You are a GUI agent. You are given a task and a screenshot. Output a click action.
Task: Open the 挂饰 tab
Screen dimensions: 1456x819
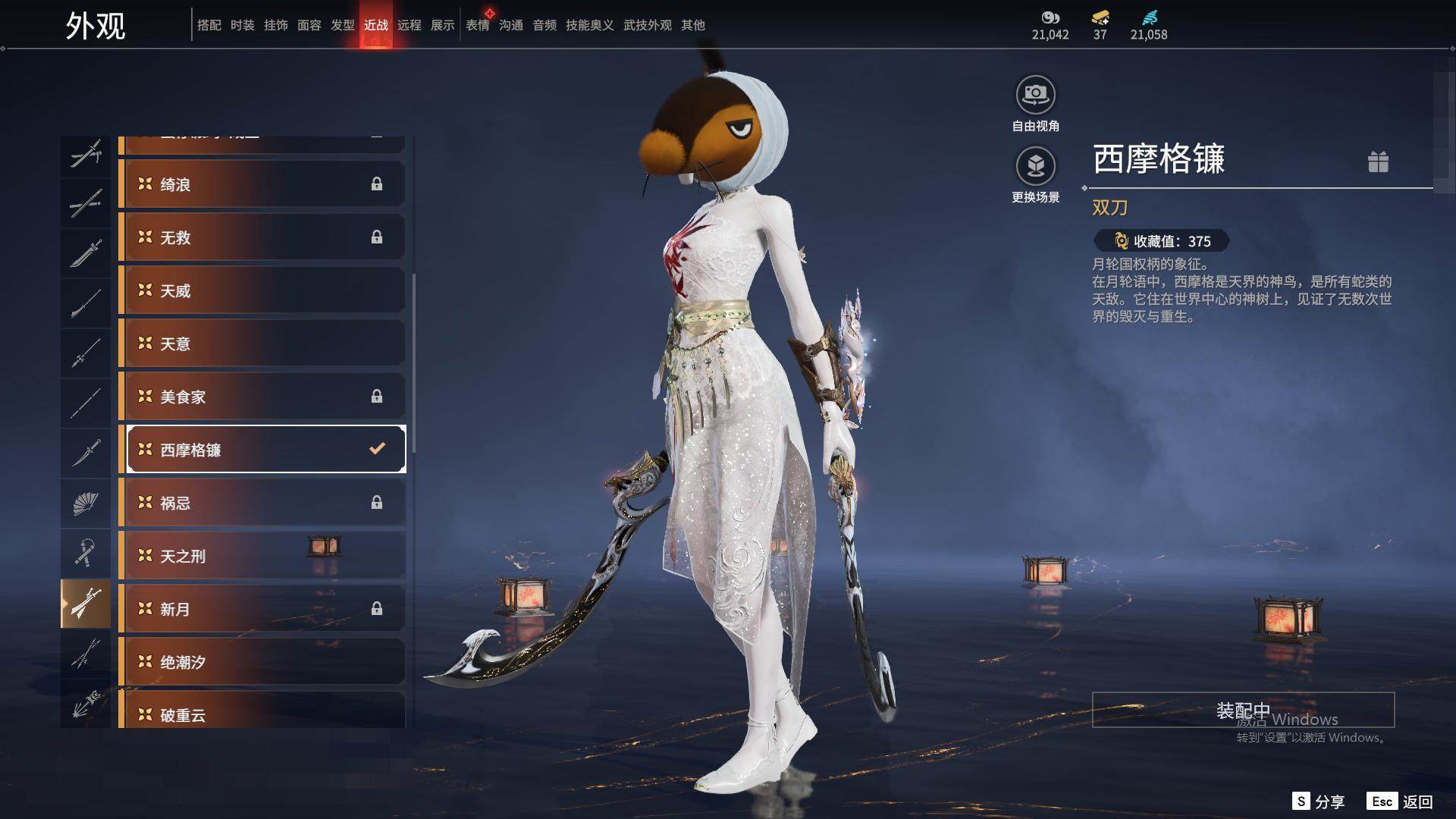tap(276, 25)
